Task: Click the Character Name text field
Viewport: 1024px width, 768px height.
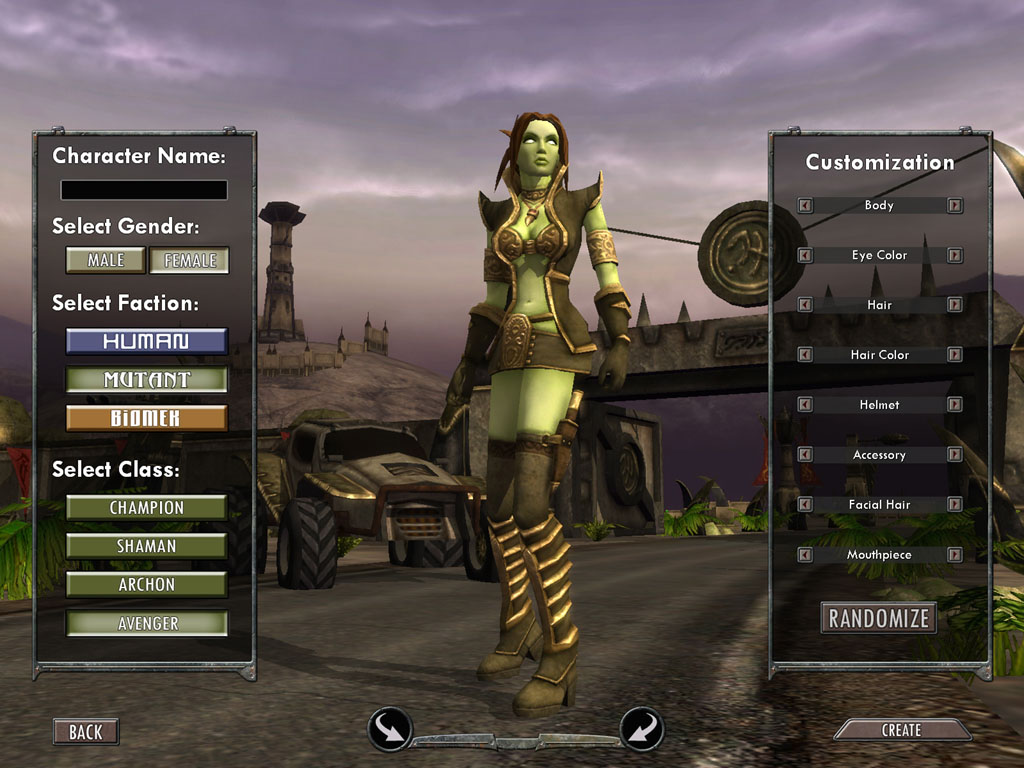Action: (144, 190)
